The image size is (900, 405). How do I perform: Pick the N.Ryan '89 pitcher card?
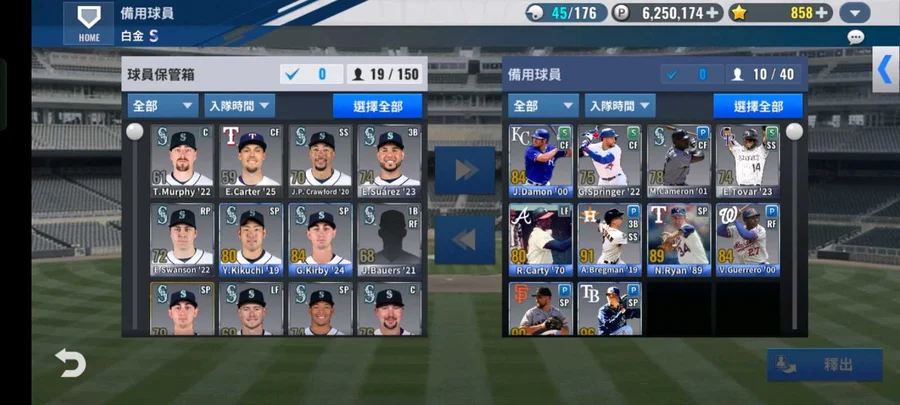click(x=678, y=240)
